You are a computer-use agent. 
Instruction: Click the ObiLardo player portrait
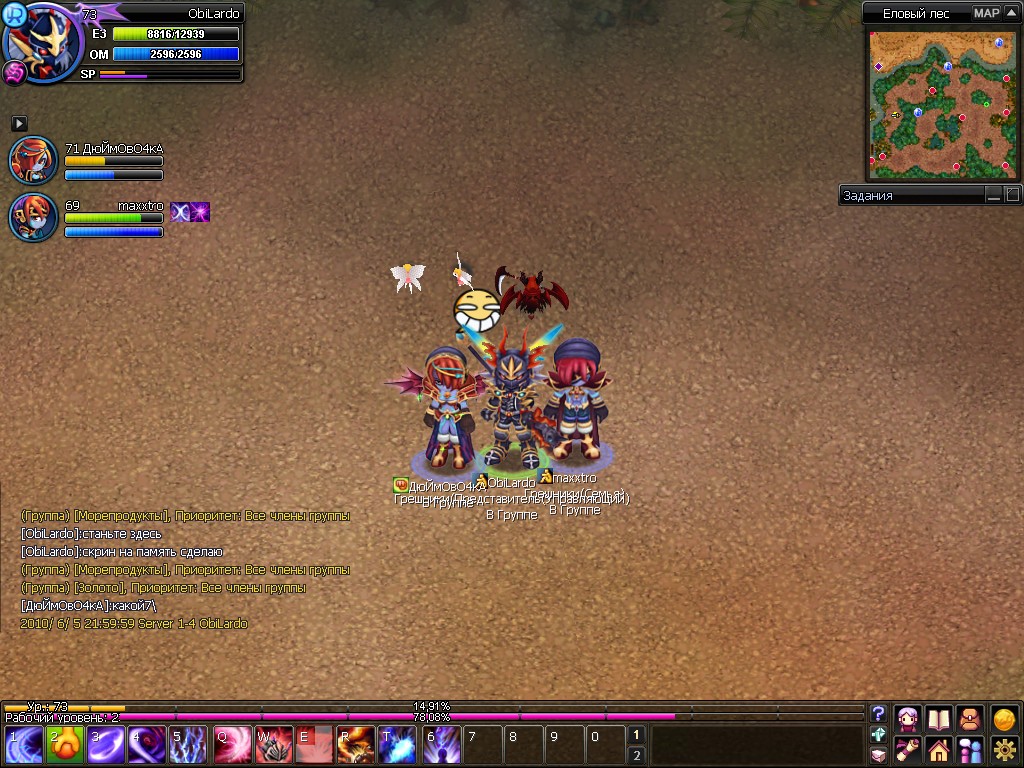(x=45, y=43)
